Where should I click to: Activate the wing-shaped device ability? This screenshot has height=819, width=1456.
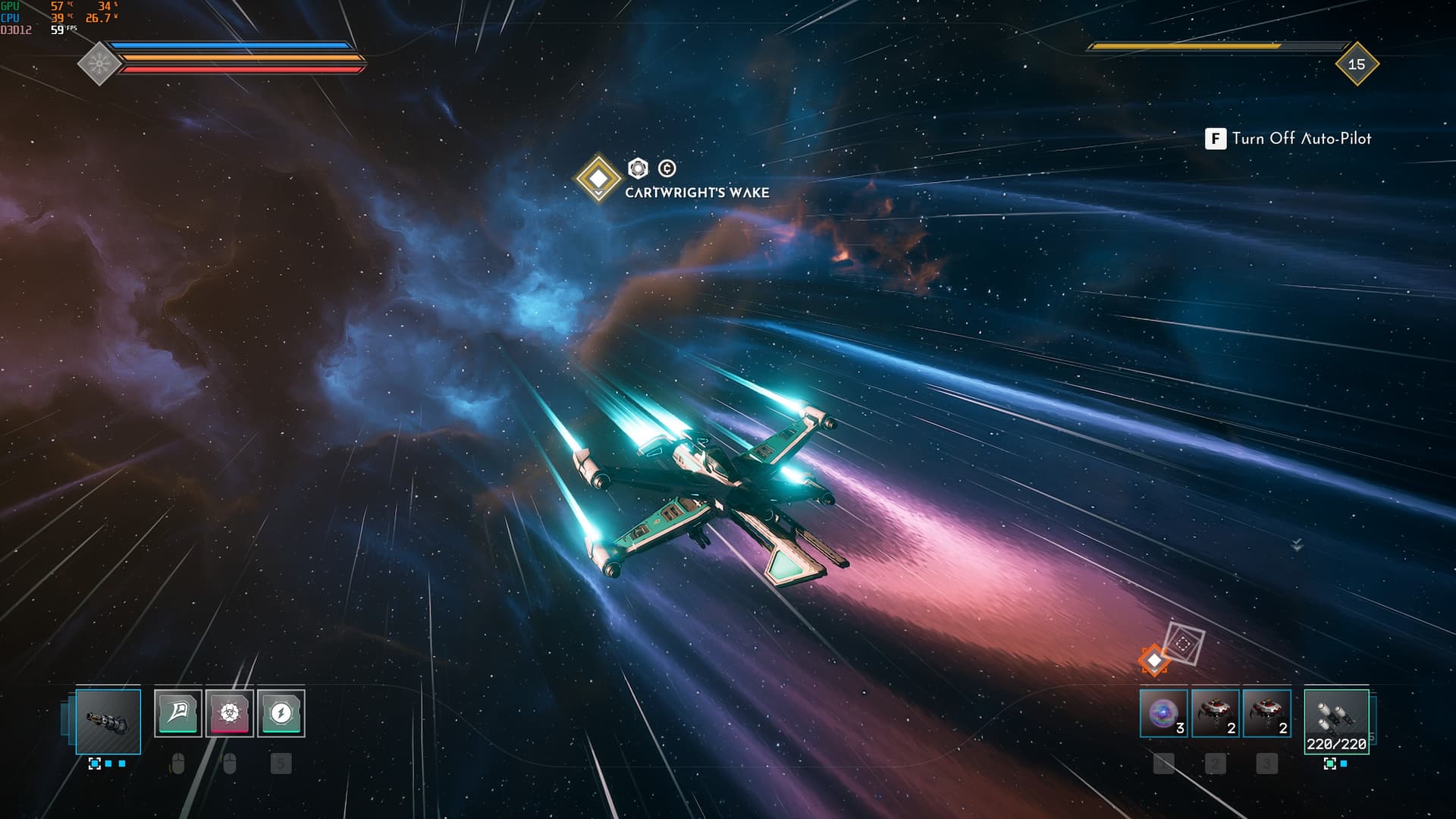click(178, 713)
